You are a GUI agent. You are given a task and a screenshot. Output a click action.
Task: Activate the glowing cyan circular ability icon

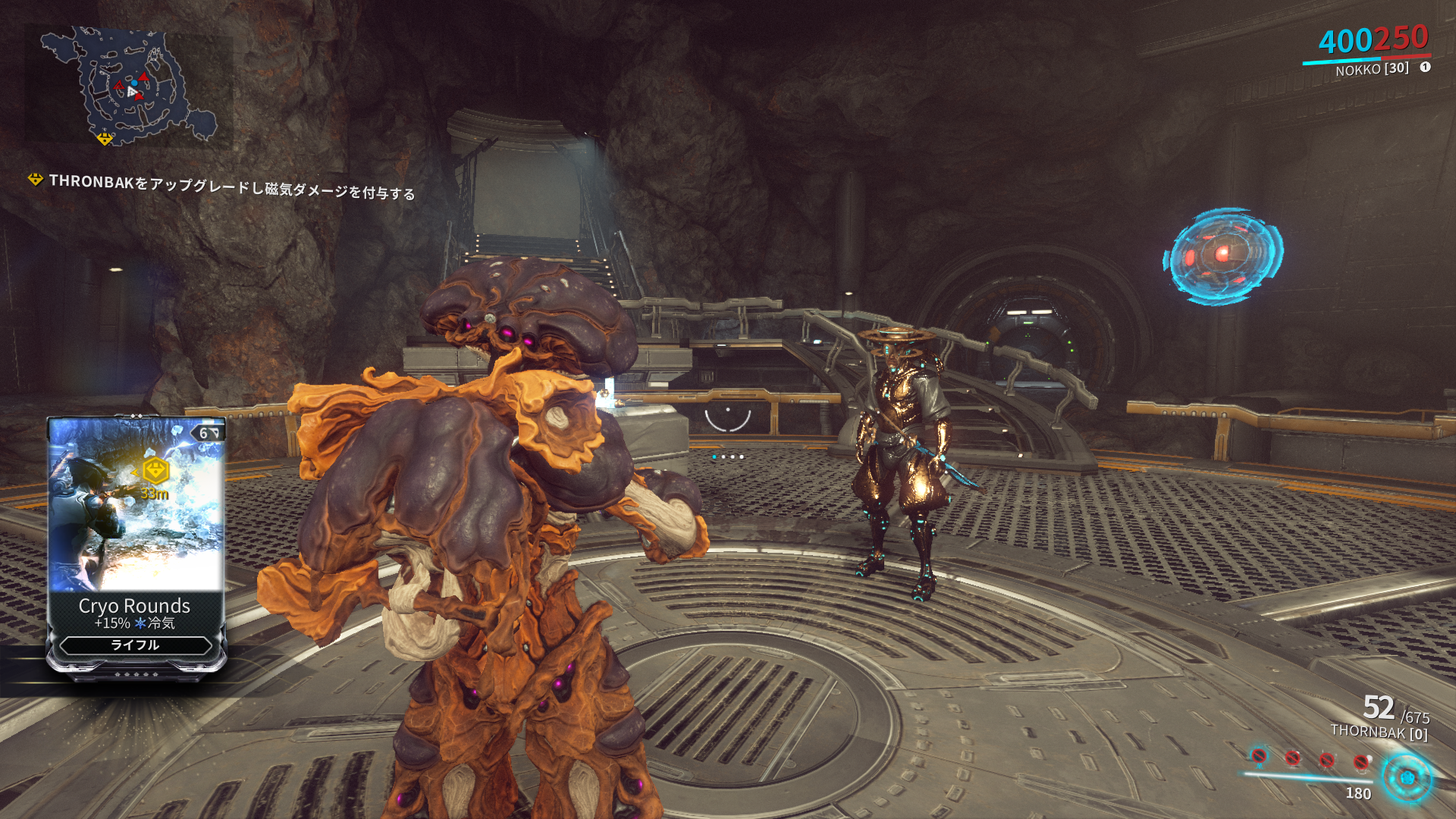pos(1407,778)
